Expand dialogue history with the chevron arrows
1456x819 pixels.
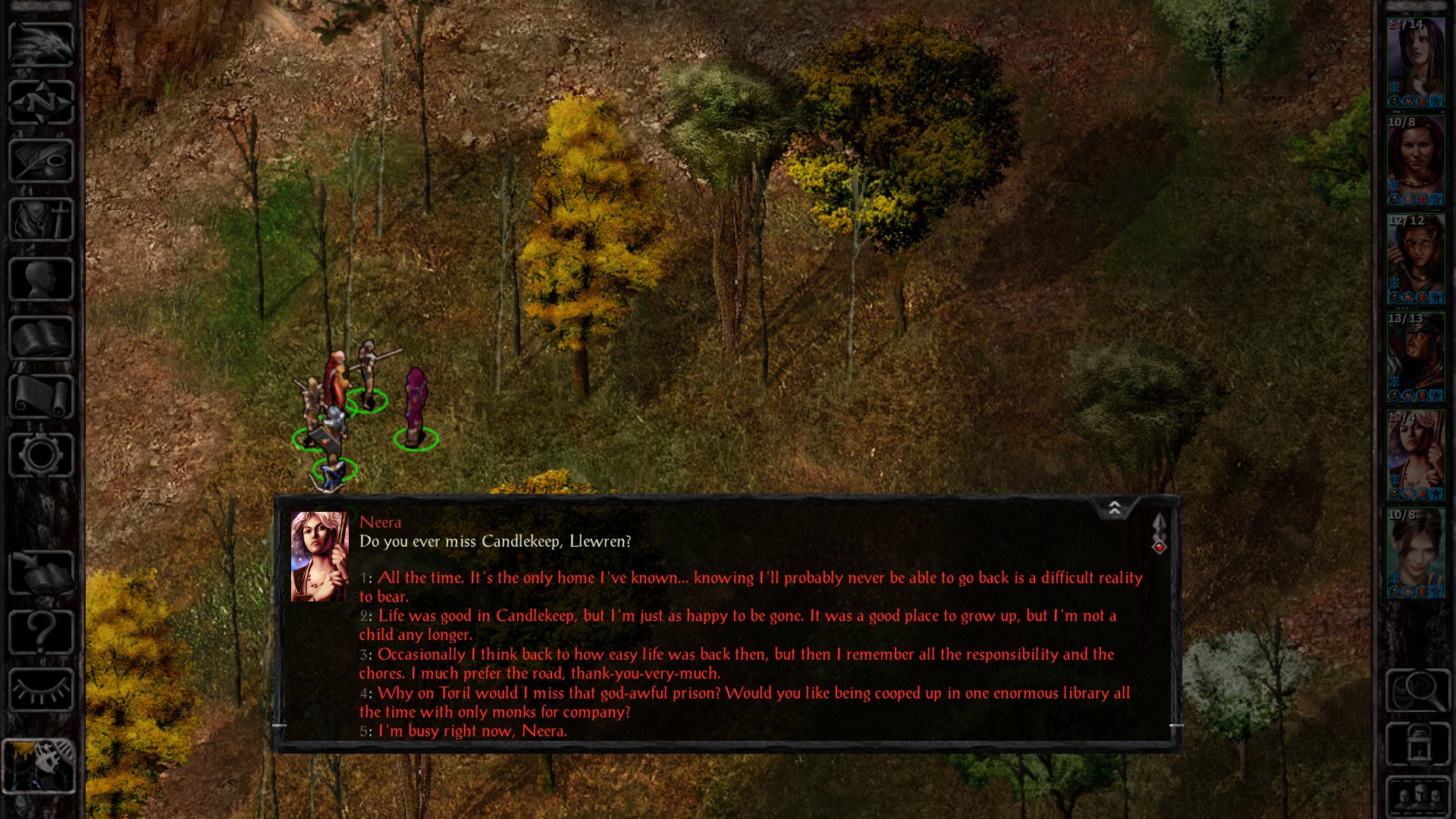pos(1115,508)
